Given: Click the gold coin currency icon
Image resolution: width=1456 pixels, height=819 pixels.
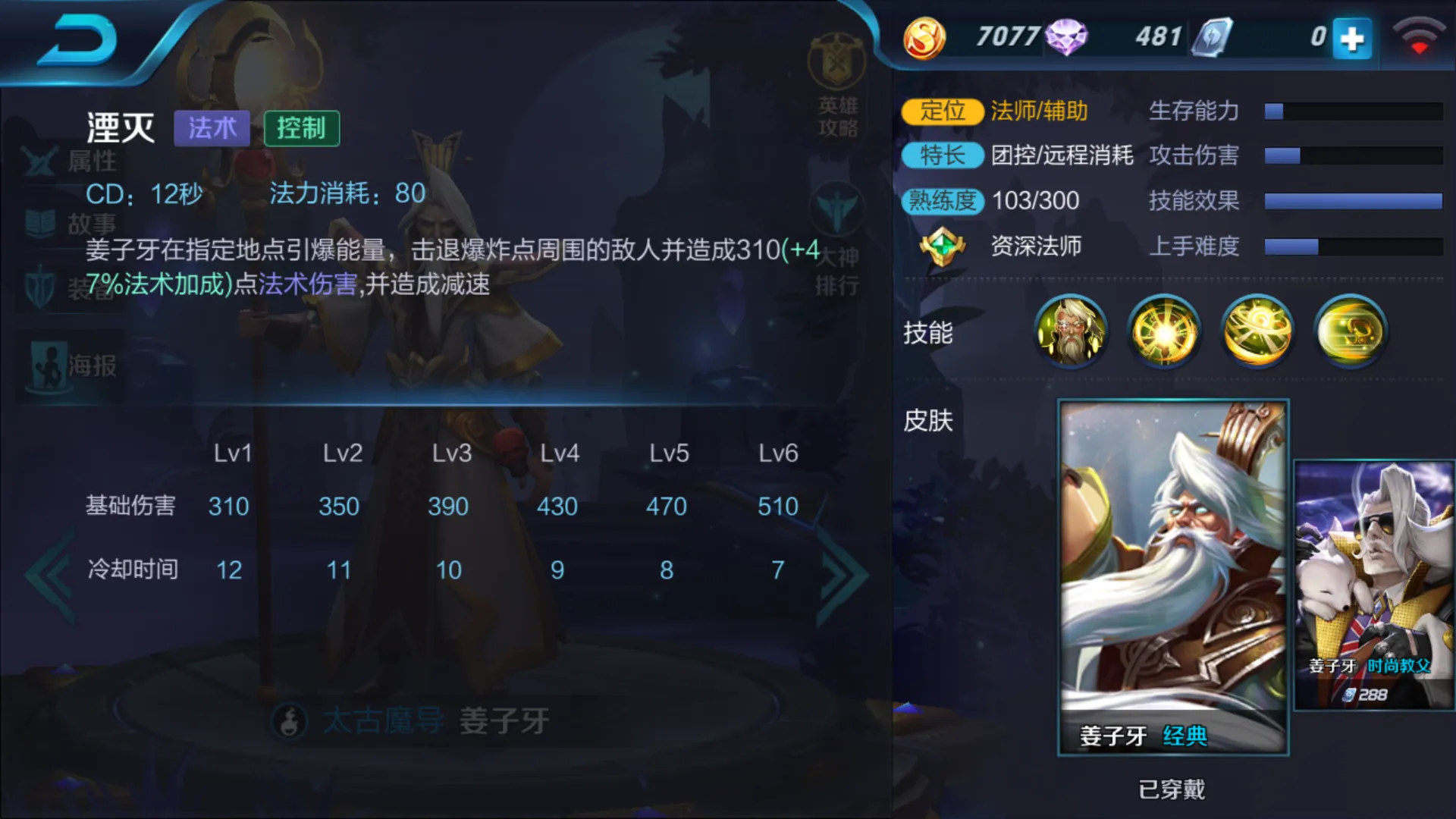Looking at the screenshot, I should pyautogui.click(x=921, y=36).
